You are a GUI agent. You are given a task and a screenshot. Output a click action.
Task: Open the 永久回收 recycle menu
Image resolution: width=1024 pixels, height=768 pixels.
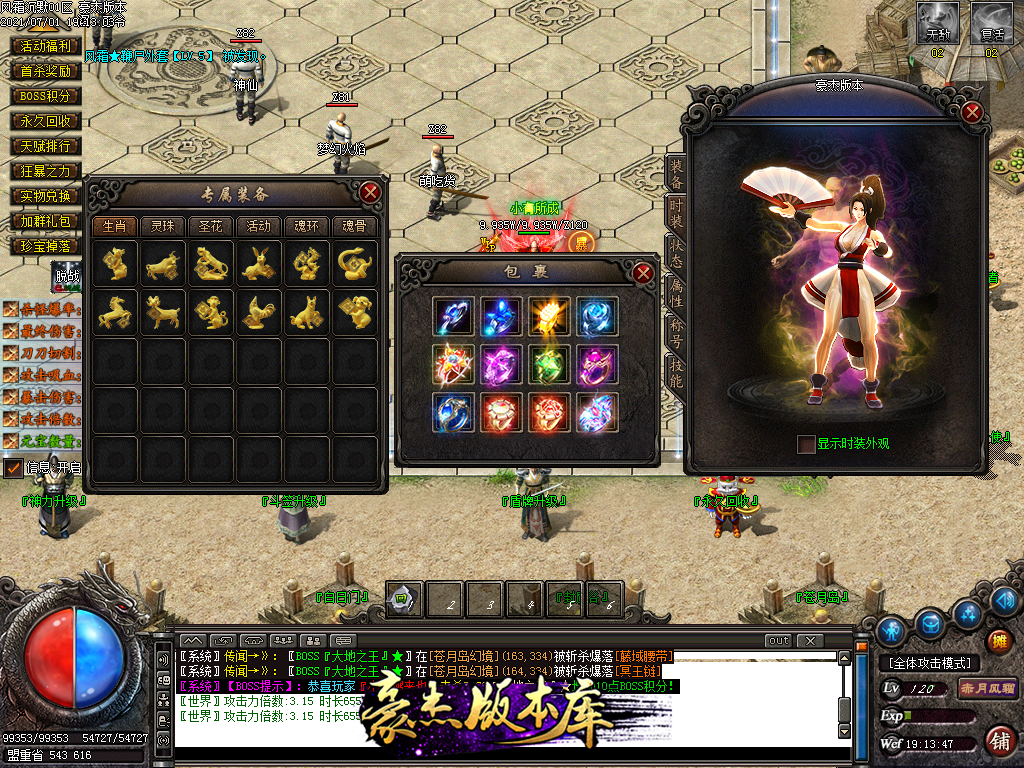tap(45, 121)
